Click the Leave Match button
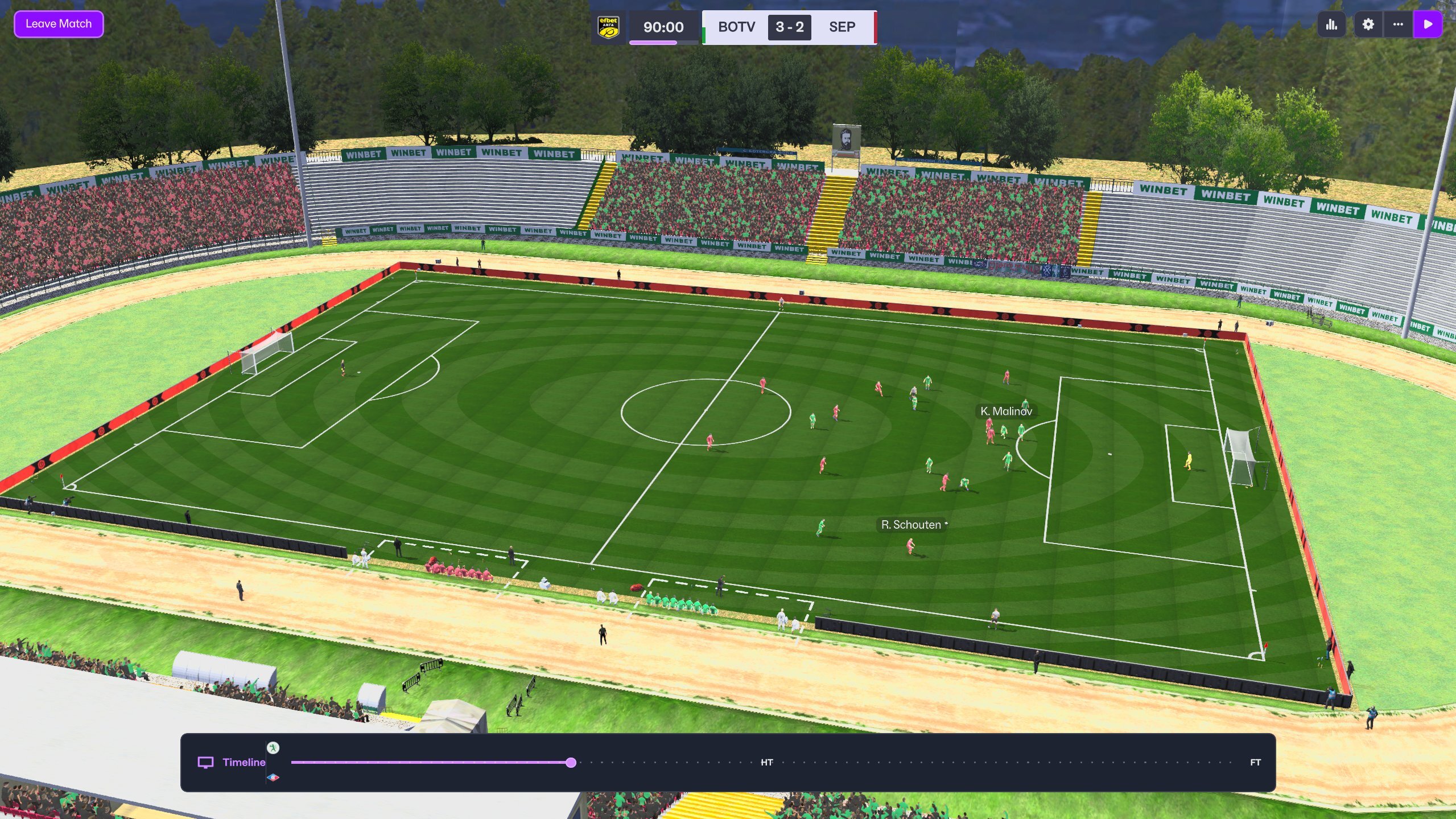1456x819 pixels. (x=59, y=24)
